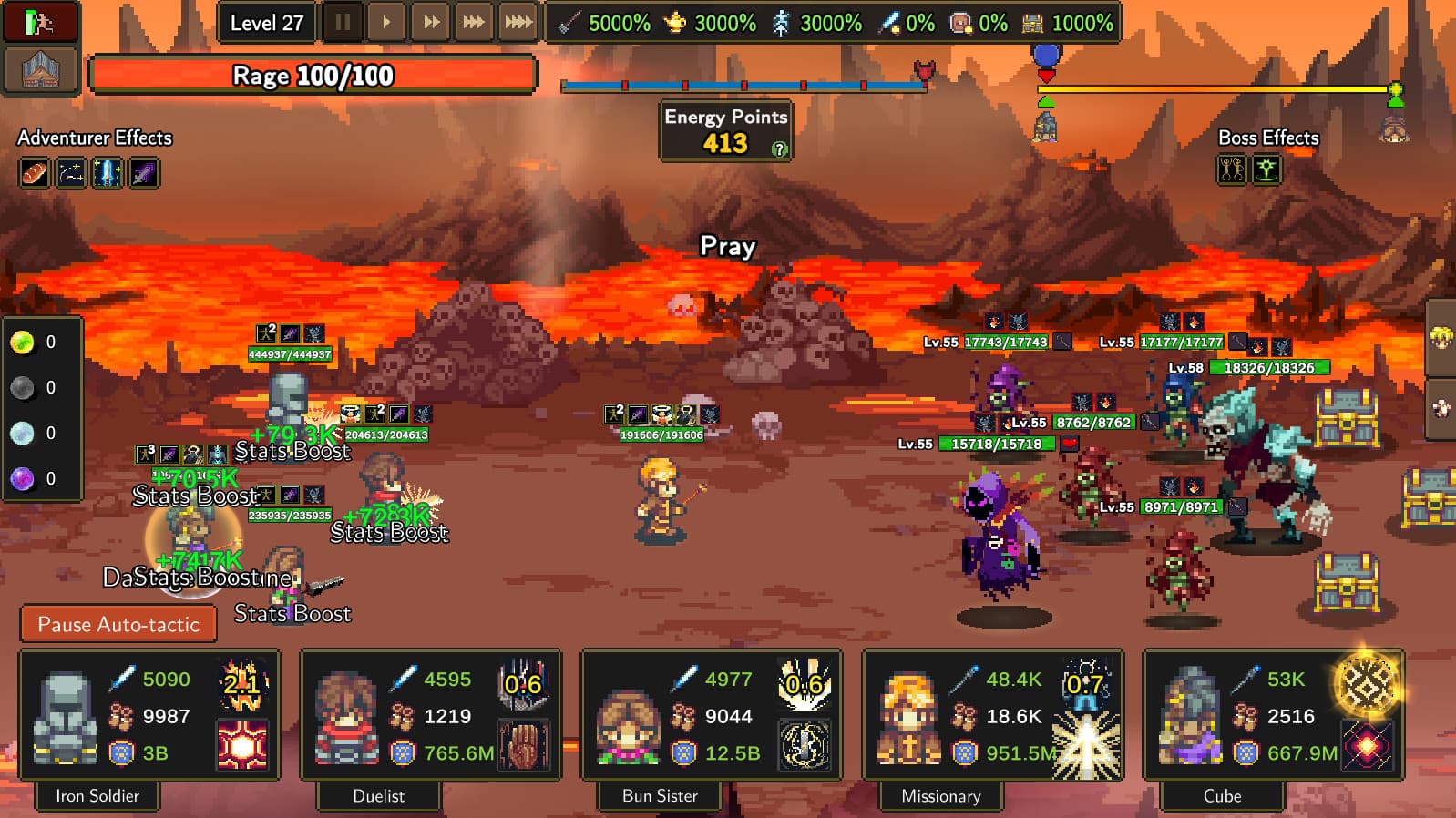Select the genie lamp 3000% stat icon

(675, 24)
